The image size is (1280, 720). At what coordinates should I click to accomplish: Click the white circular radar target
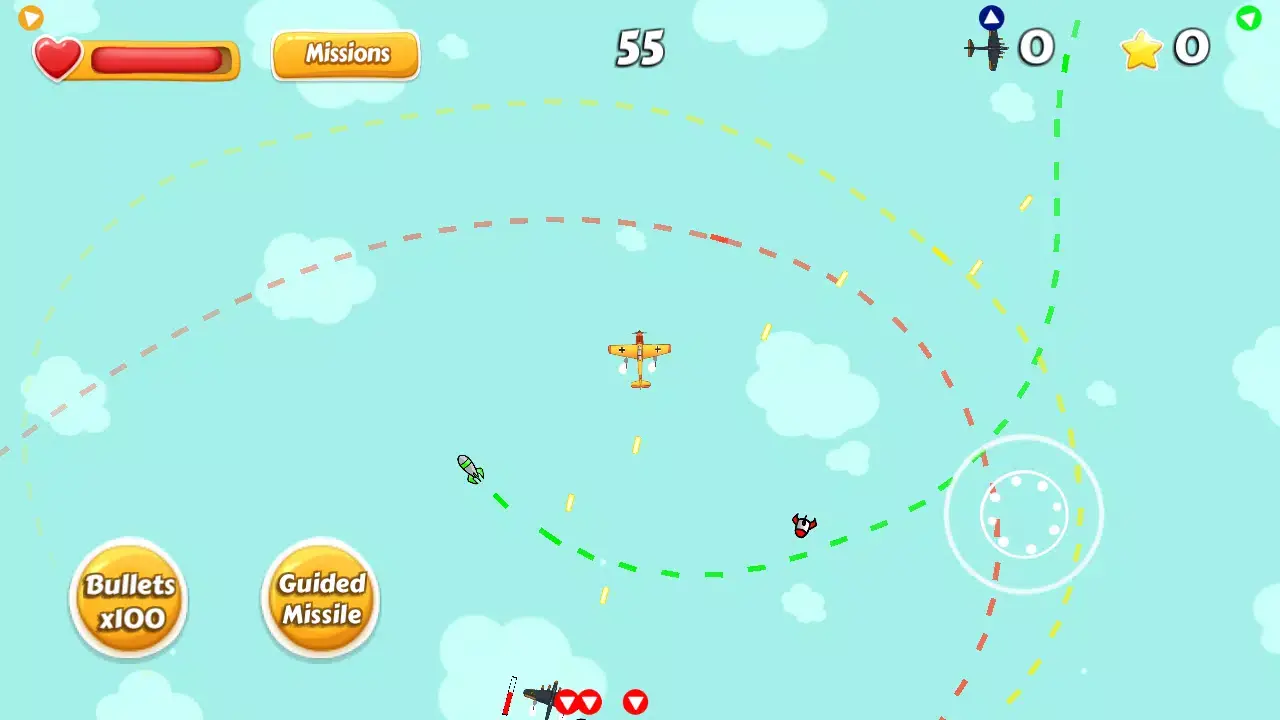(1023, 515)
